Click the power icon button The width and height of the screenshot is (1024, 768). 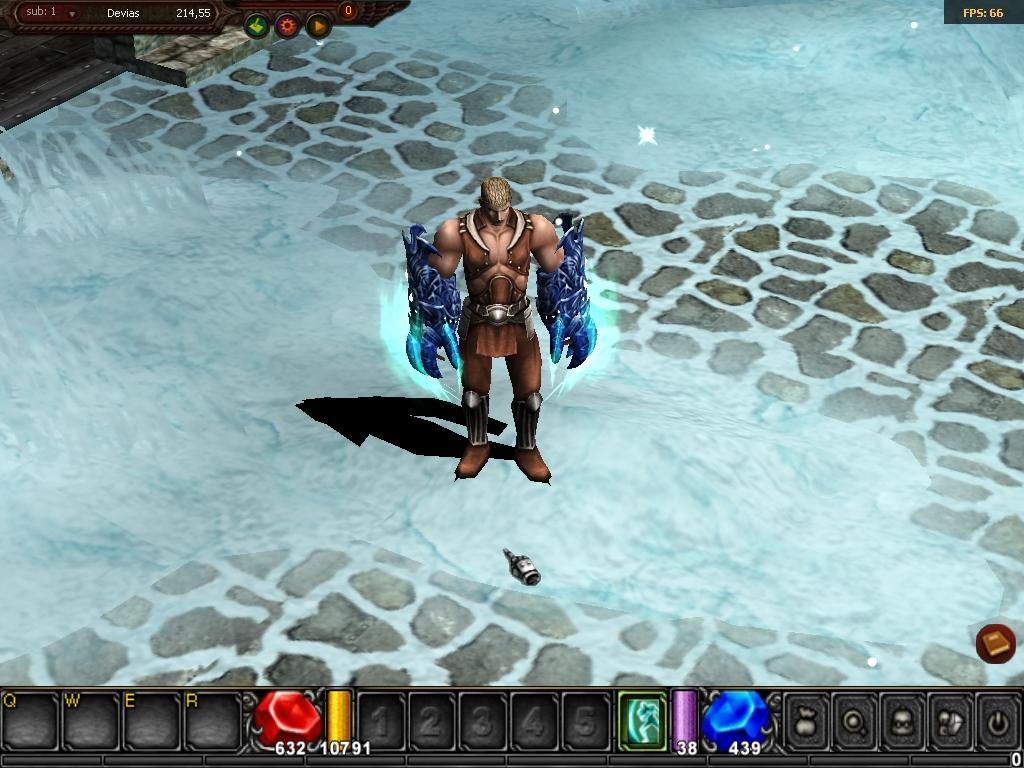(x=997, y=719)
